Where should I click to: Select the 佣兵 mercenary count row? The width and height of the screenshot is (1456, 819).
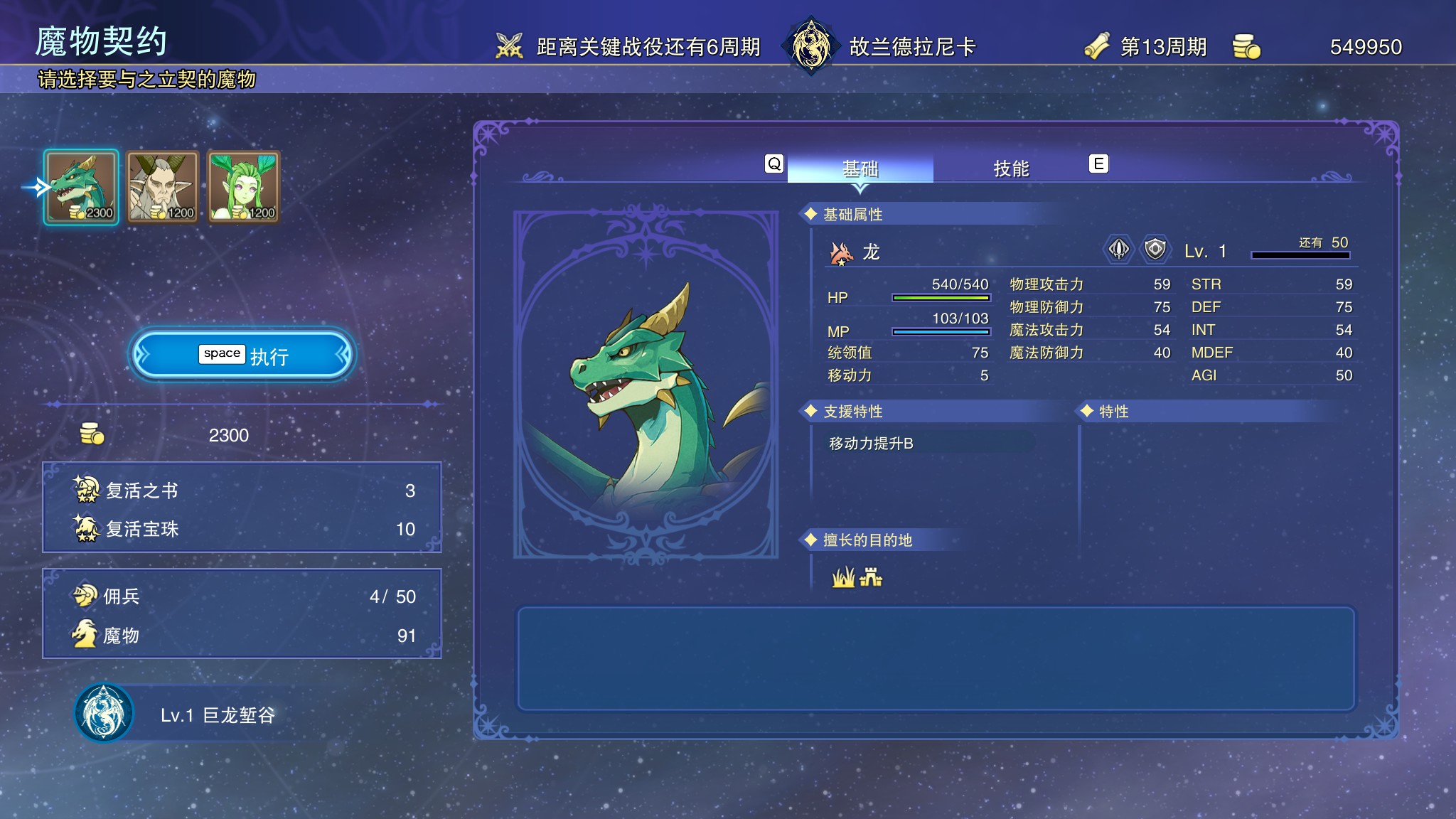pyautogui.click(x=242, y=596)
